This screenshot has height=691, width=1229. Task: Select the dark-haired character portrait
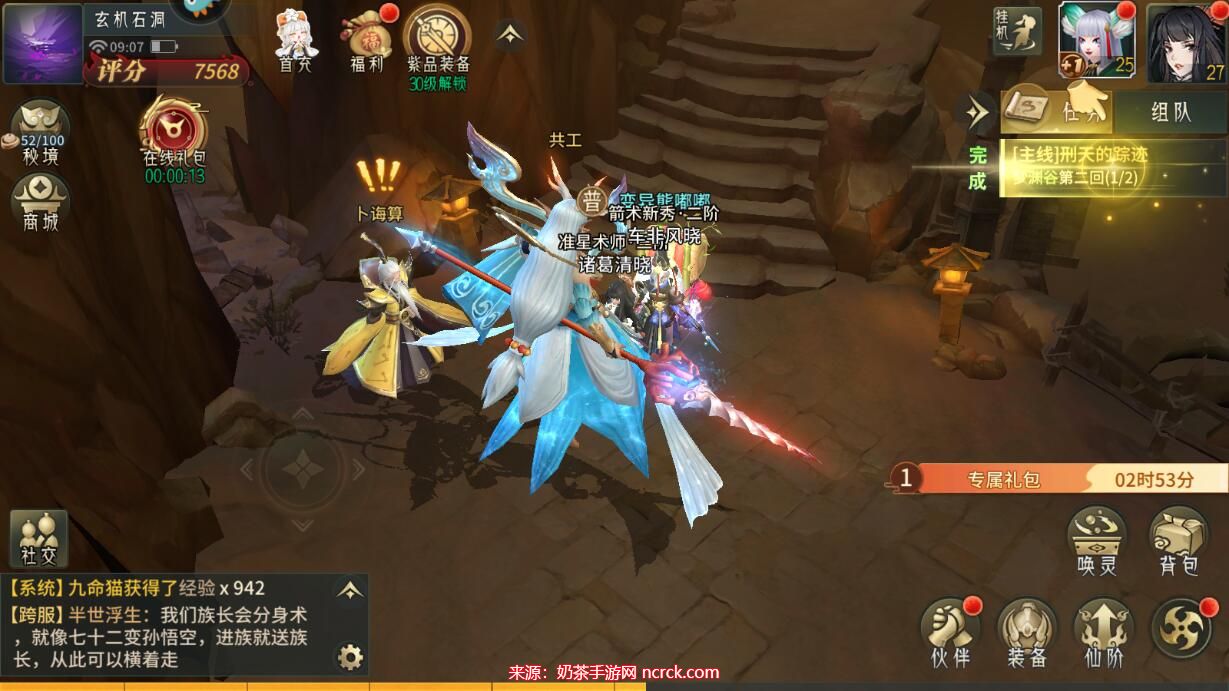click(x=1186, y=42)
